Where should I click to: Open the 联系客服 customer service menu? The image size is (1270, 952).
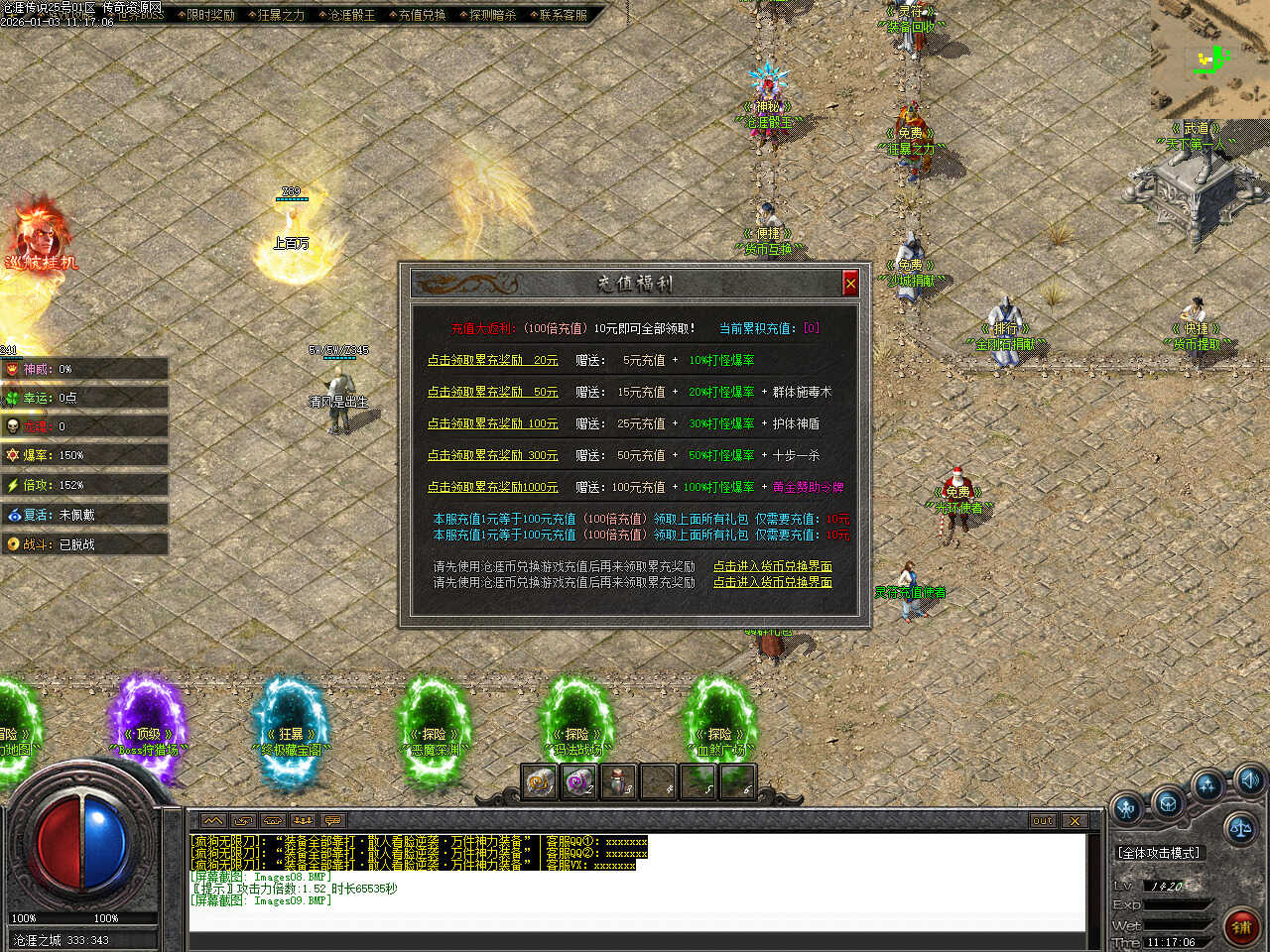pyautogui.click(x=563, y=15)
